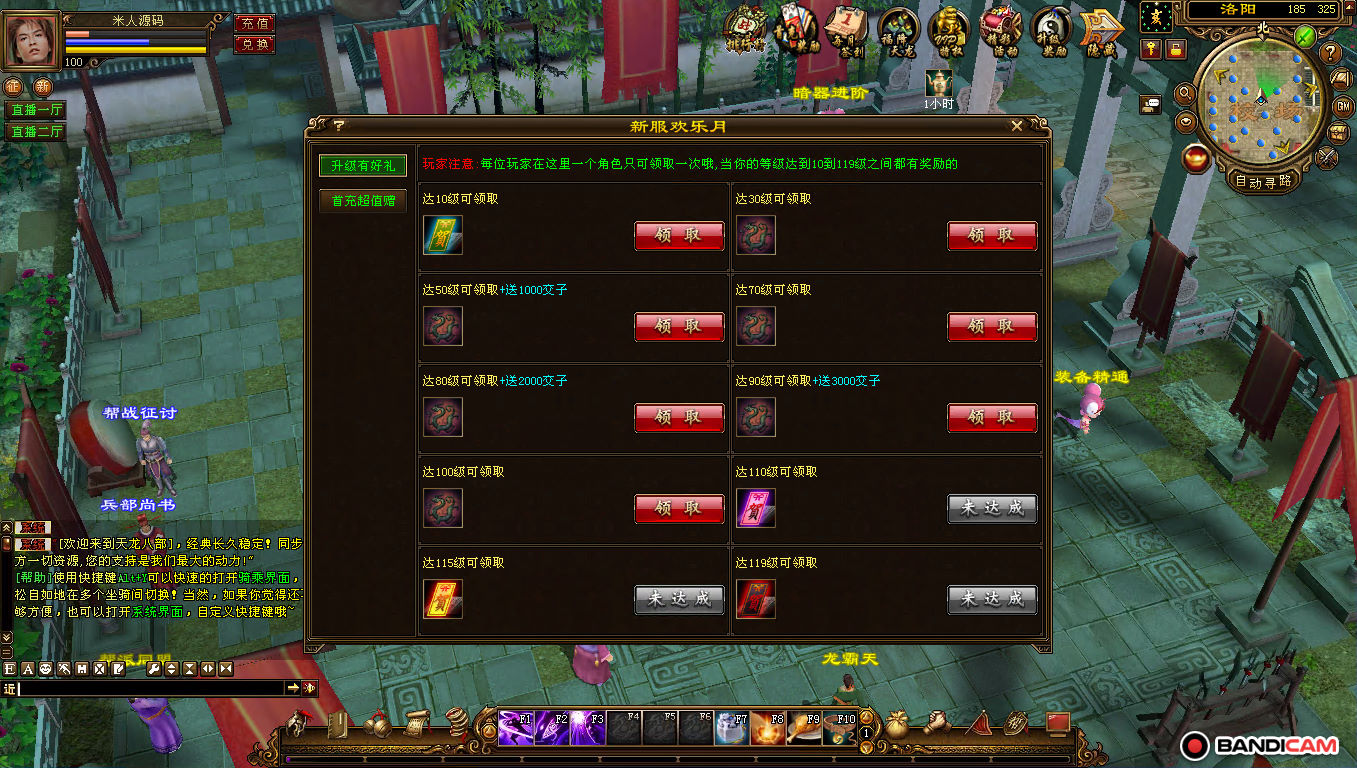Claim the level 10 reward with 领取
Screen dimensions: 1357x768
coord(679,236)
